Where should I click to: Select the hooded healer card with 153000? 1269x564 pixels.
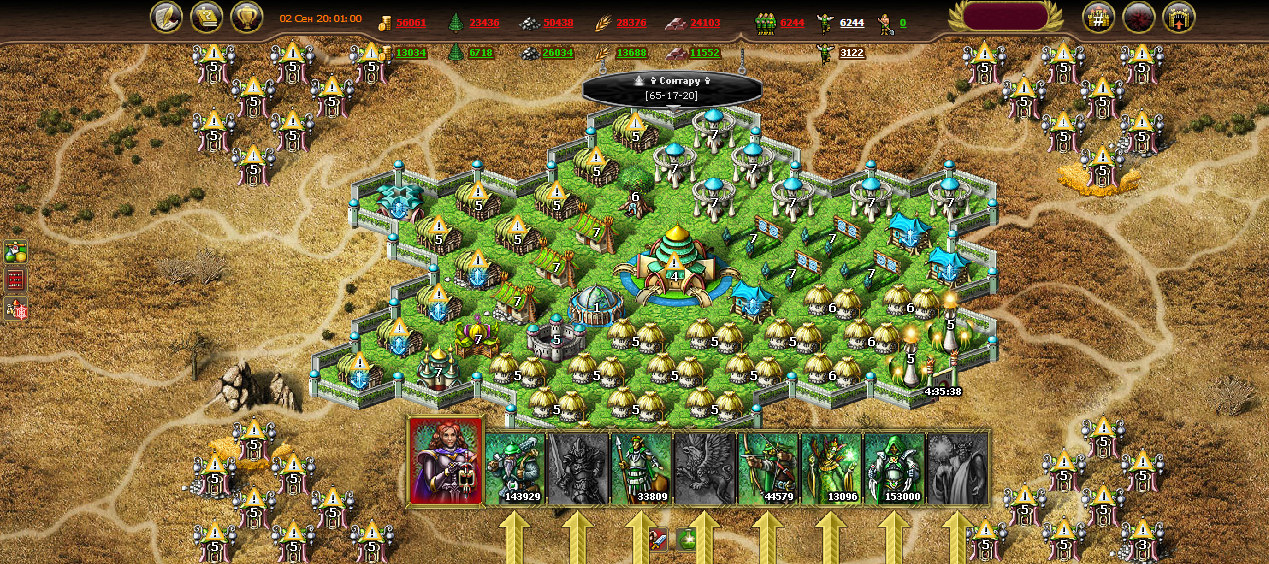tap(894, 467)
